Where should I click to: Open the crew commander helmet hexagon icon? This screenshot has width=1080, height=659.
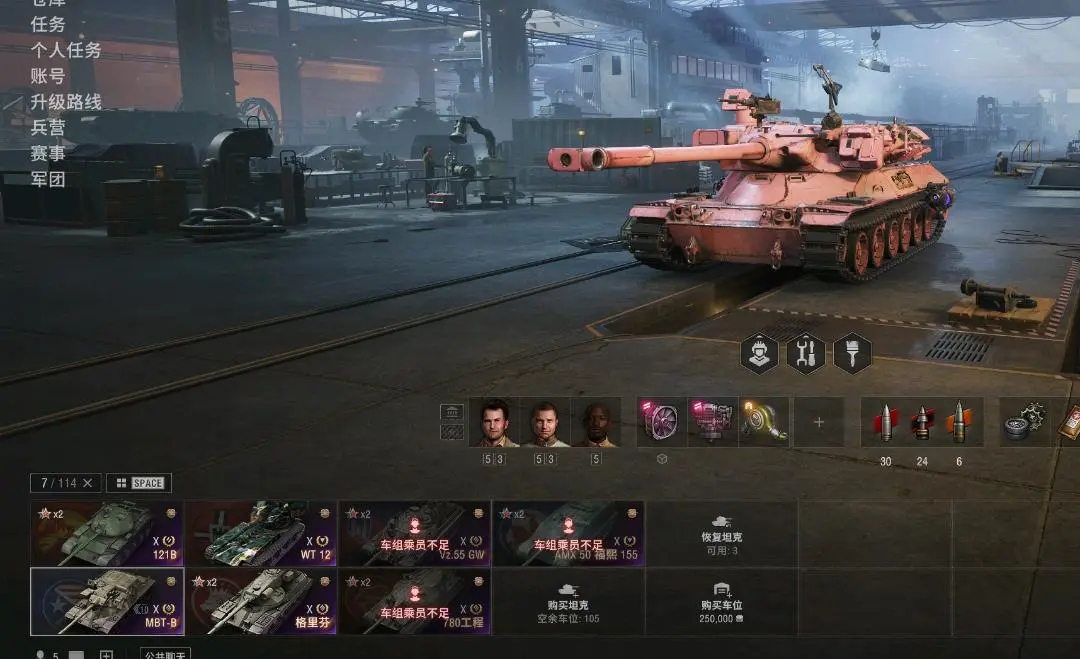pos(759,353)
